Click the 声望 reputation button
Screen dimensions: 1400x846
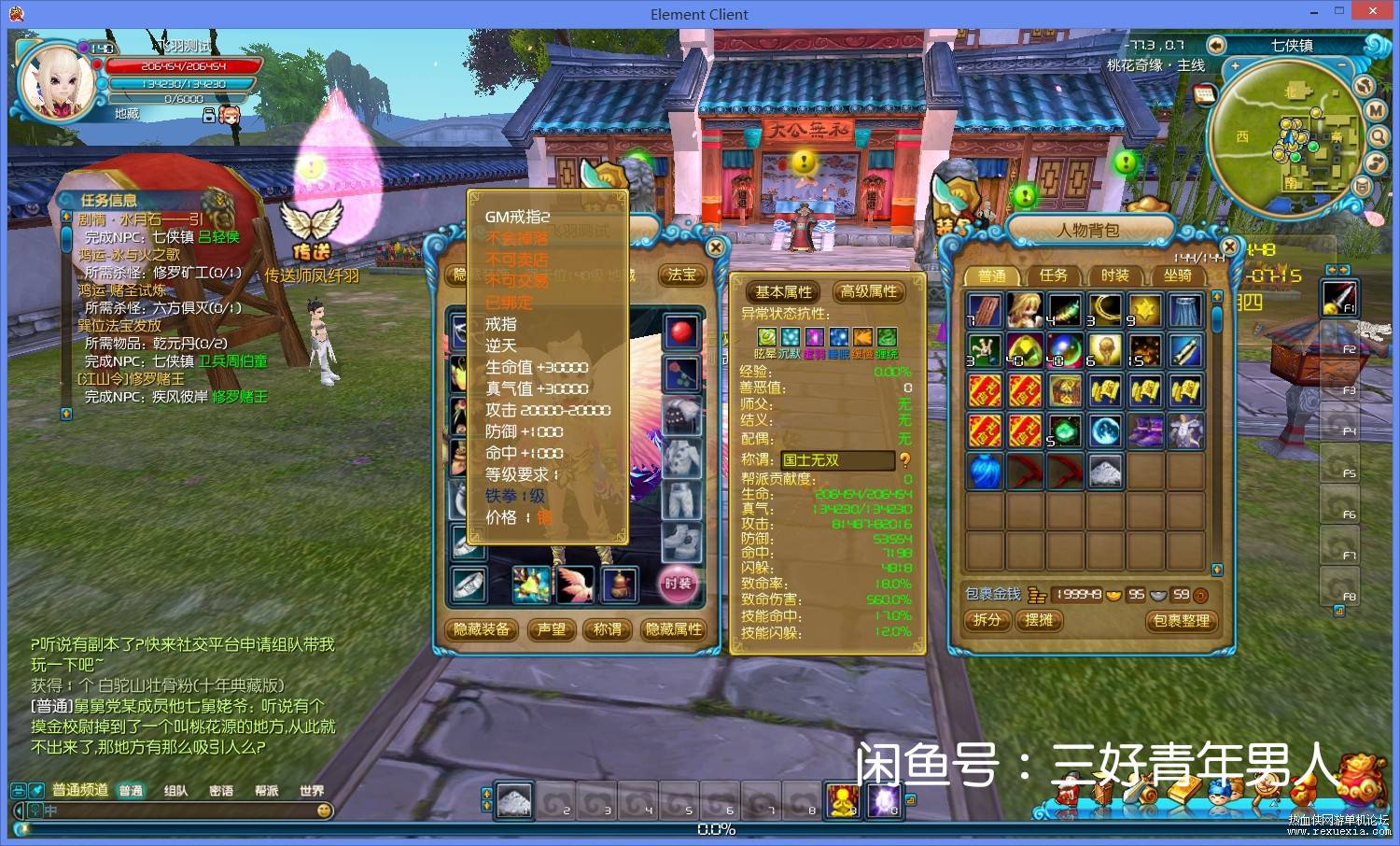(x=552, y=630)
